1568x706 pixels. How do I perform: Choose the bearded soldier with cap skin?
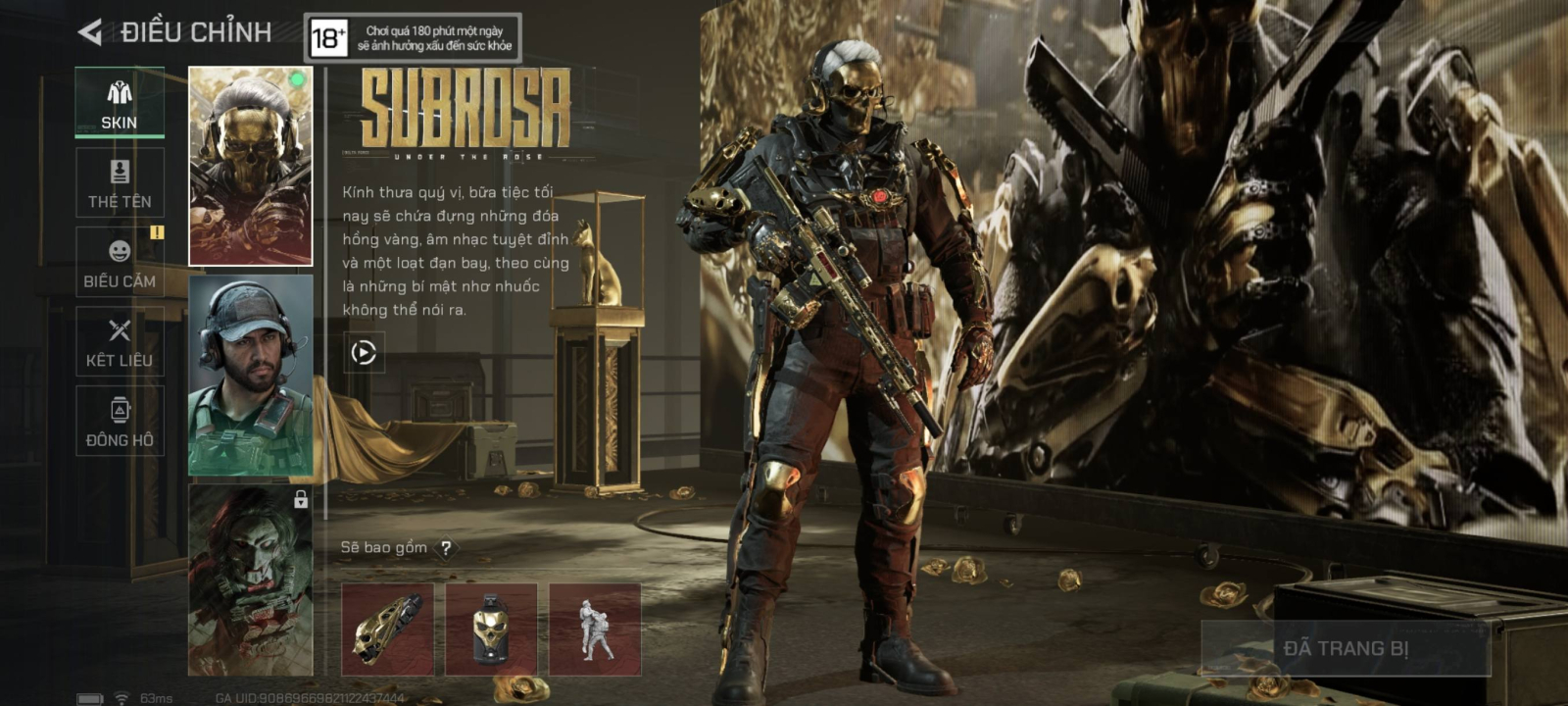pyautogui.click(x=251, y=375)
